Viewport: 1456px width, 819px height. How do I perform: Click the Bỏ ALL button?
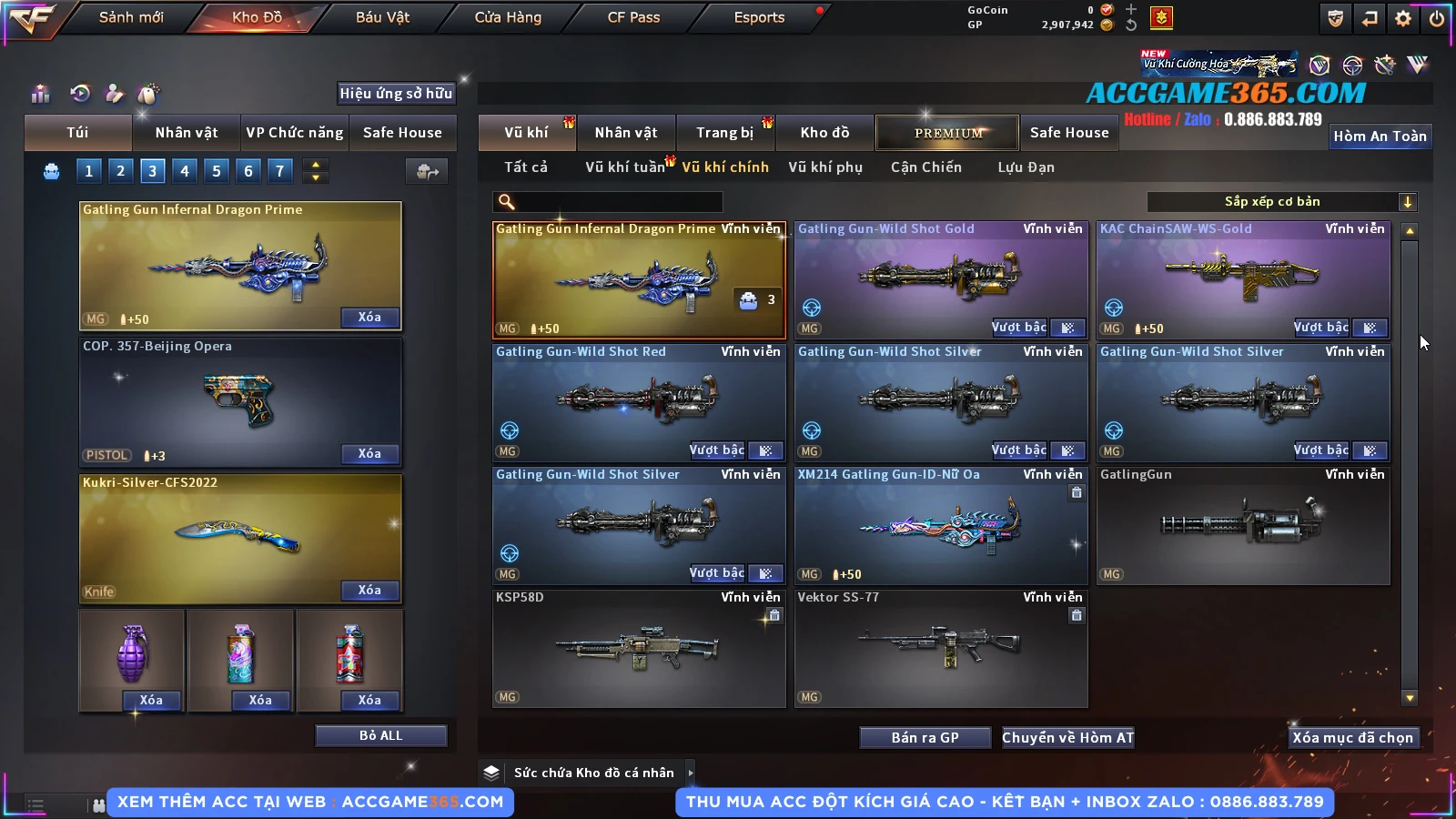pyautogui.click(x=380, y=735)
